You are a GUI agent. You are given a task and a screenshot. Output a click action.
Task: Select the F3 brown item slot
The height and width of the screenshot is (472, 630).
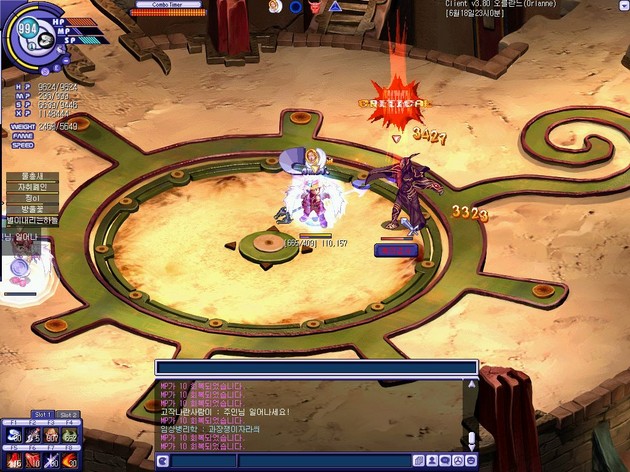pos(51,436)
